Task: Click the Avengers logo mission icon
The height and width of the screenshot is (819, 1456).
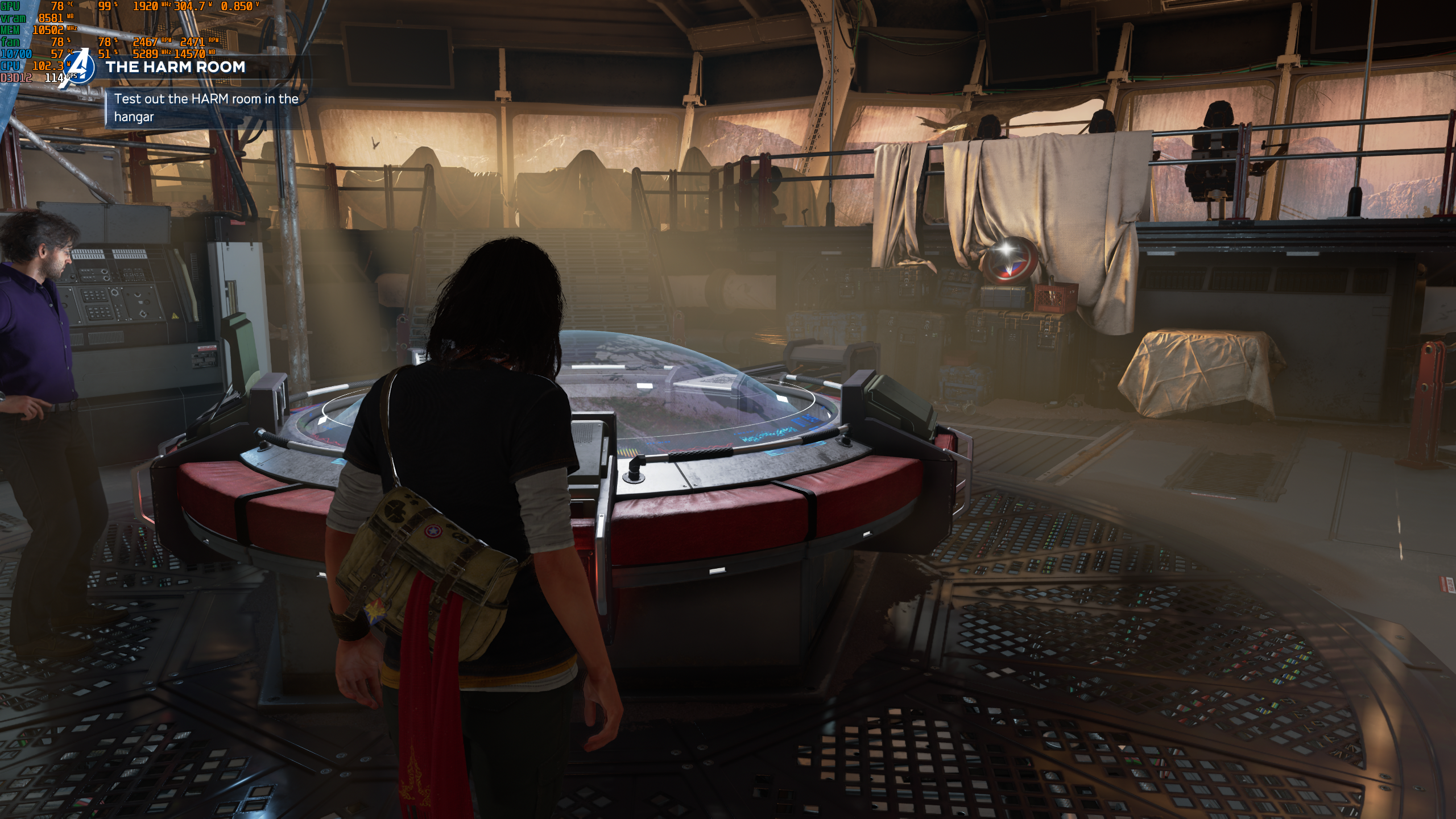Action: click(x=80, y=68)
